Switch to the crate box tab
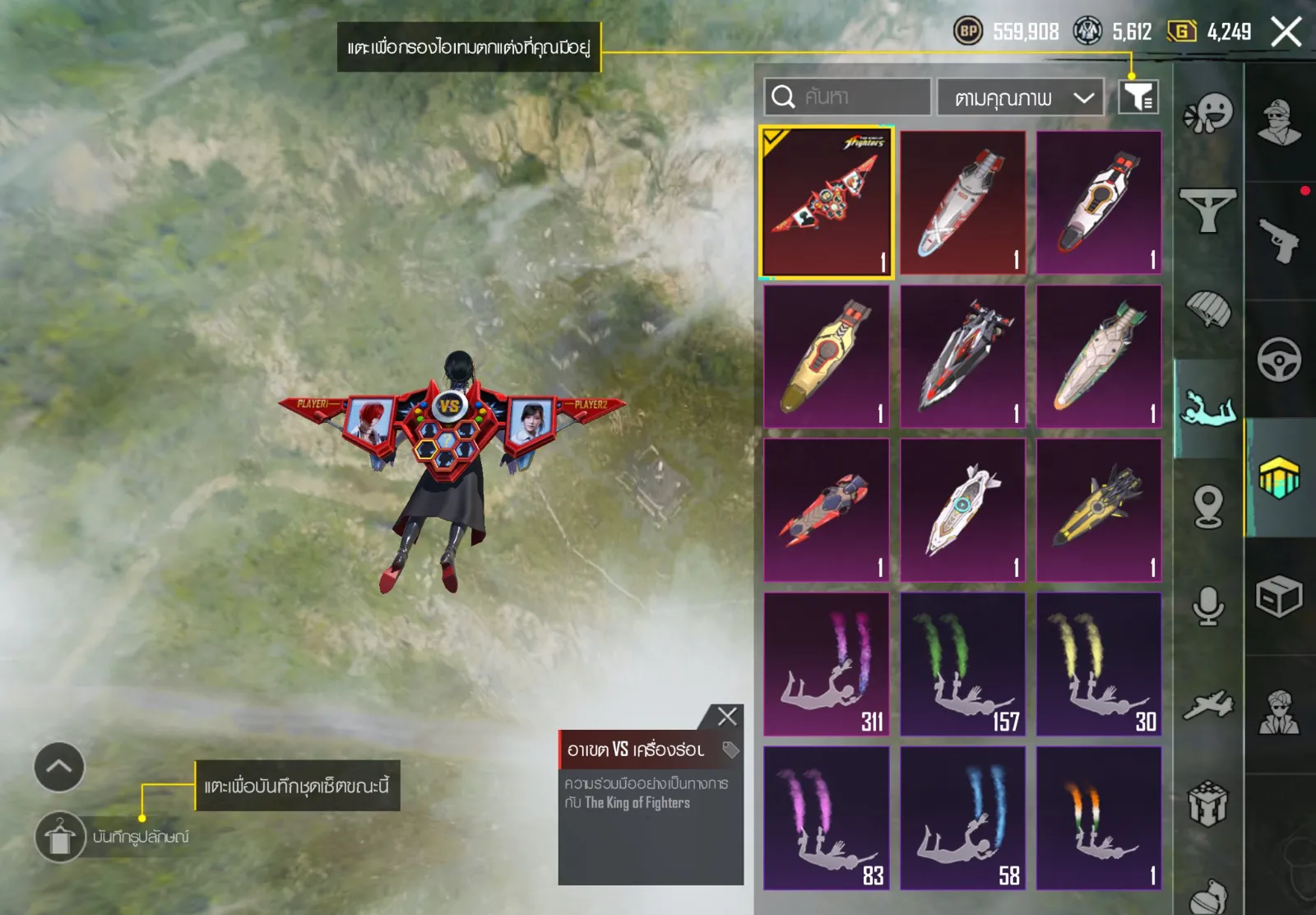This screenshot has width=1316, height=915. 1279,596
